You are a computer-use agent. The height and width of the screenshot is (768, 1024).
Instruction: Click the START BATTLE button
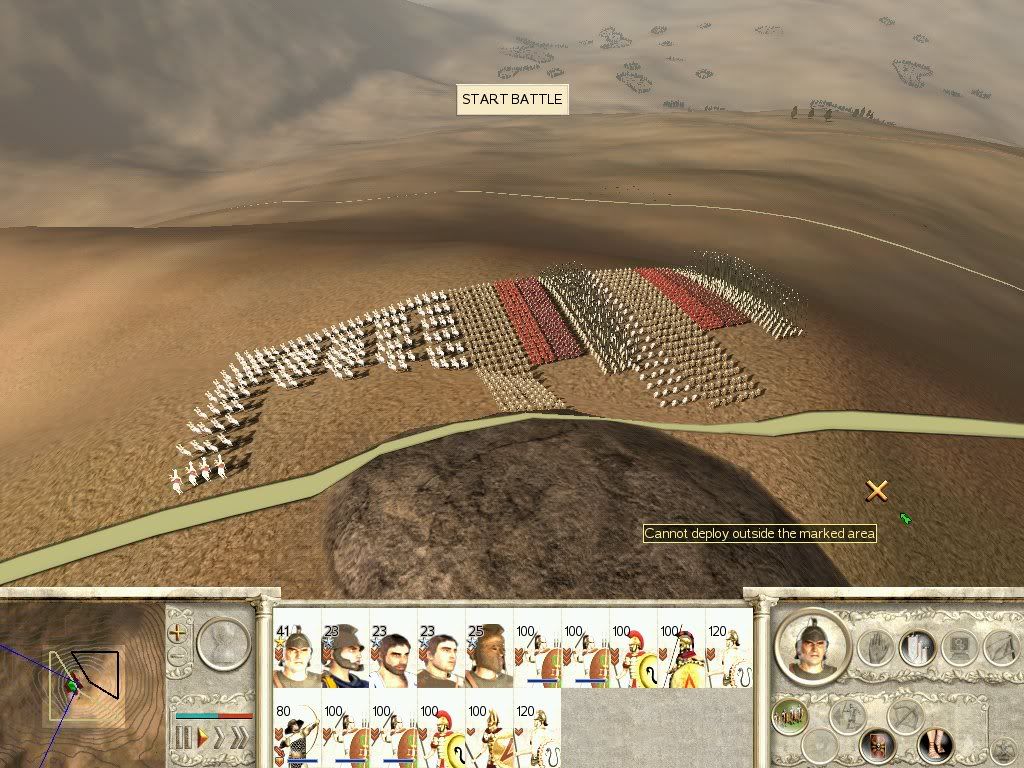(x=512, y=100)
